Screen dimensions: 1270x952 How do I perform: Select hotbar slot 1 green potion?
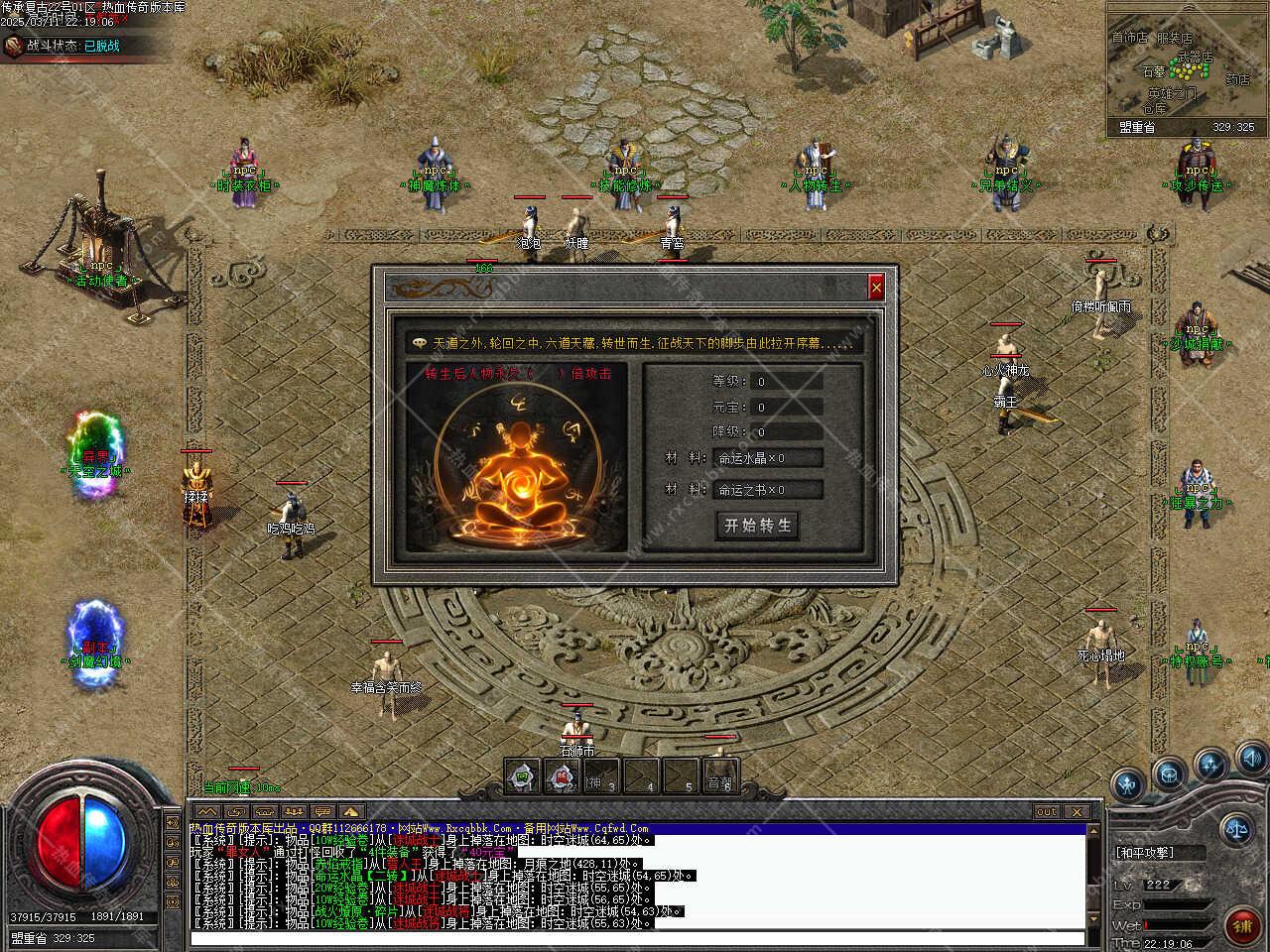tap(523, 777)
